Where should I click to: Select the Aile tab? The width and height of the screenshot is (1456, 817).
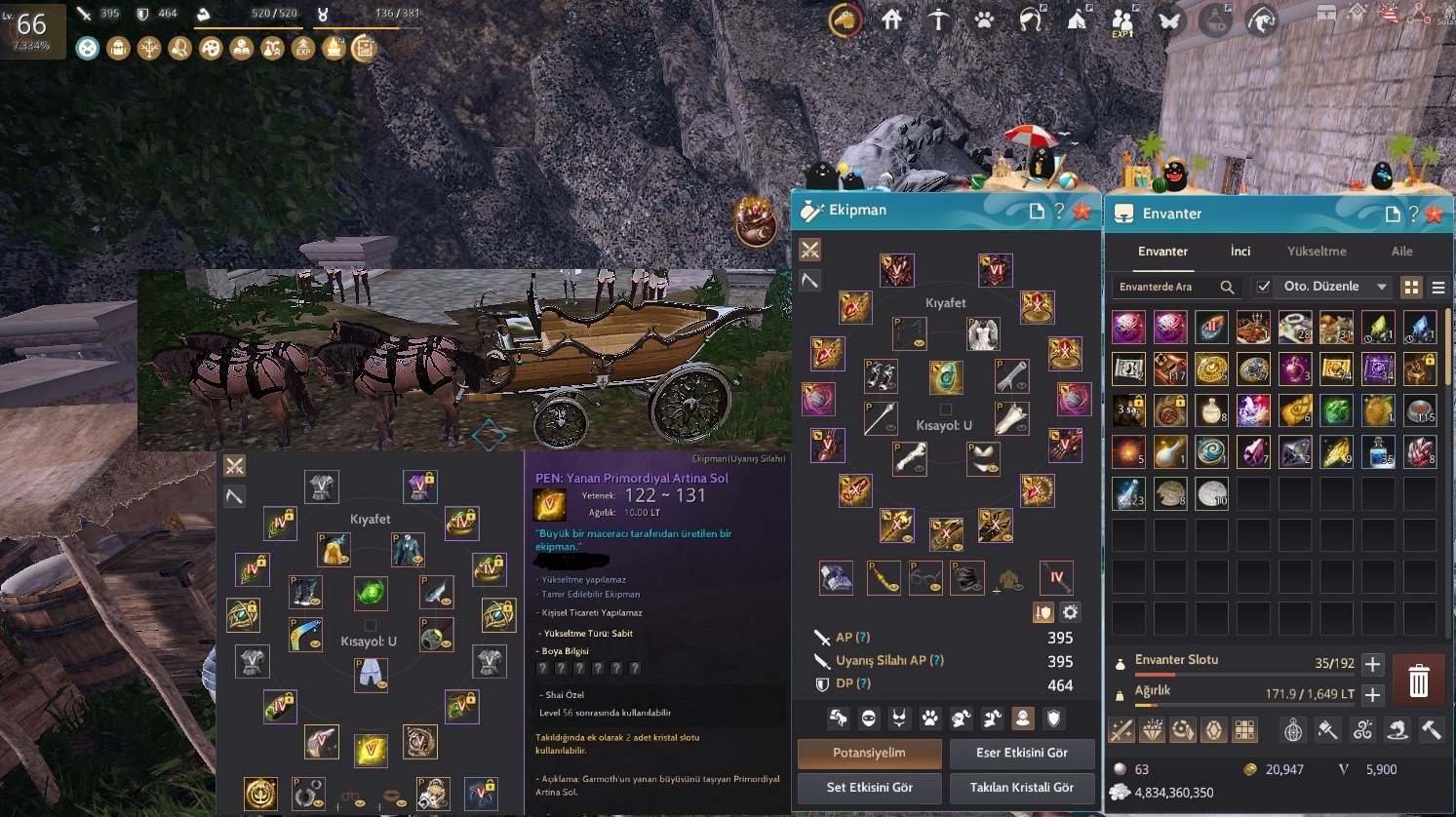pyautogui.click(x=1401, y=252)
